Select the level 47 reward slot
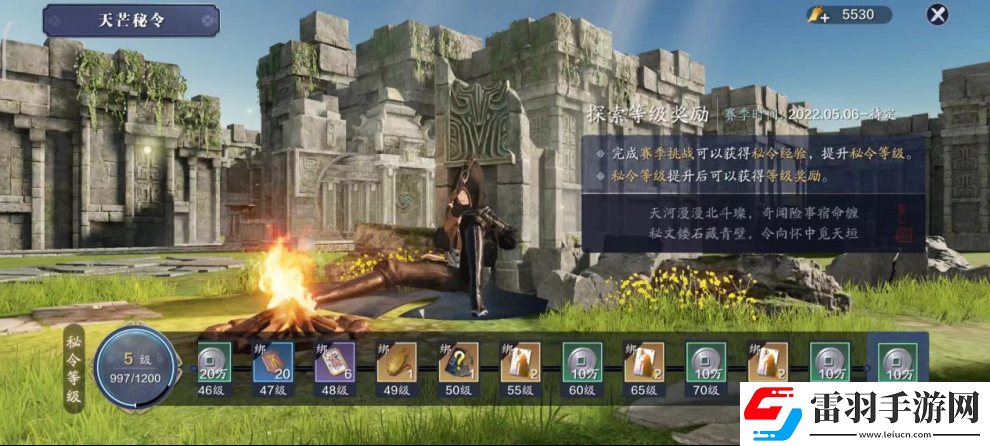 pyautogui.click(x=272, y=362)
